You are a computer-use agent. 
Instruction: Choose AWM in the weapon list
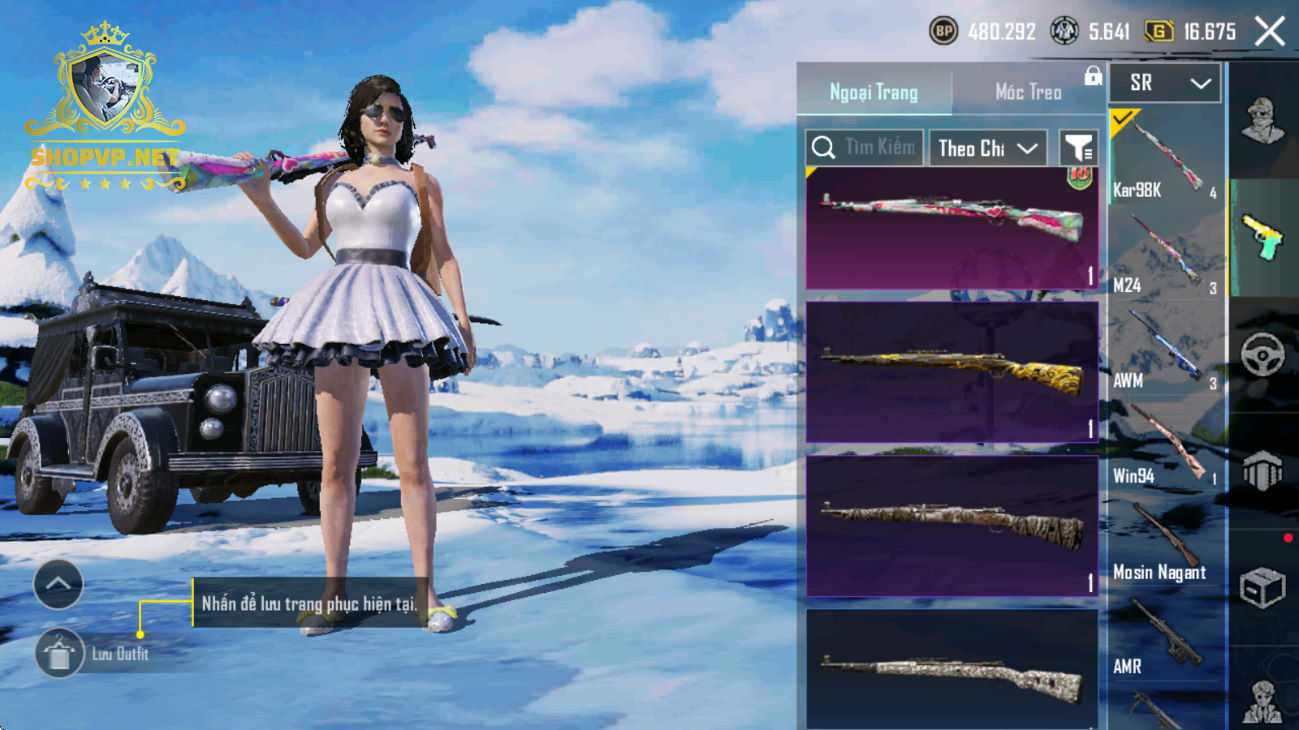[x=1167, y=349]
